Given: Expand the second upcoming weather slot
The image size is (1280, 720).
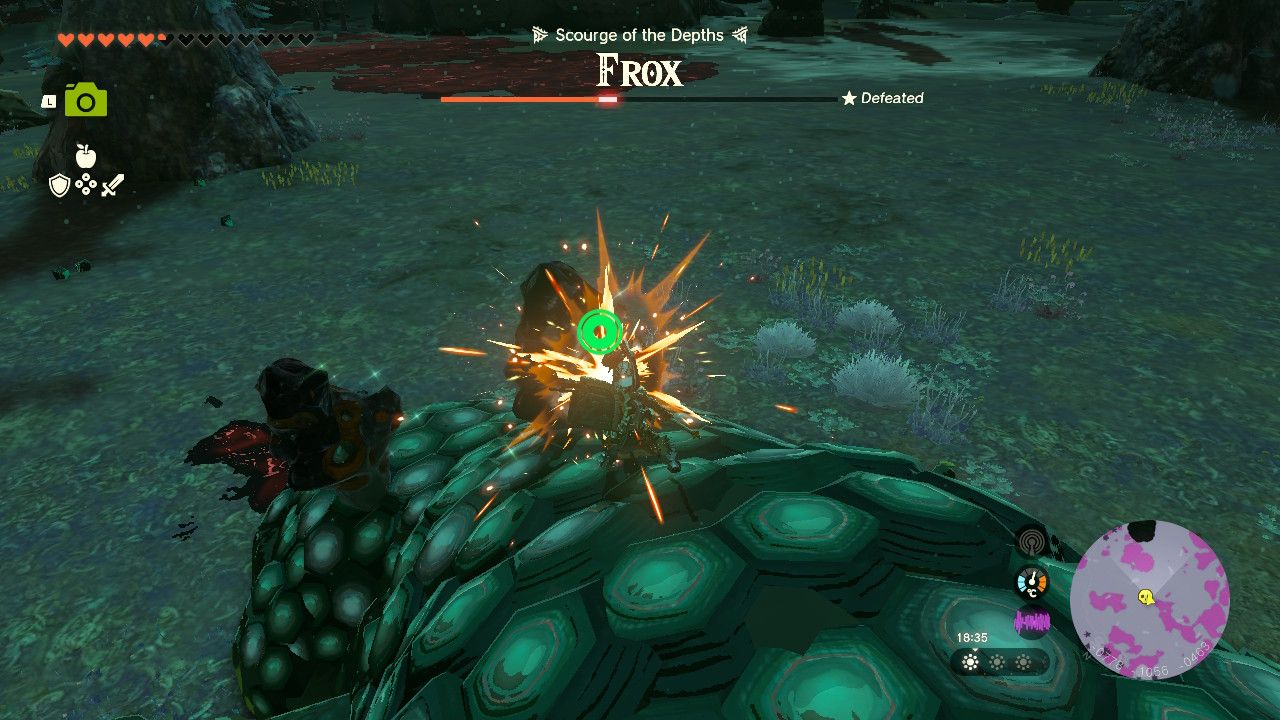Looking at the screenshot, I should [x=998, y=662].
